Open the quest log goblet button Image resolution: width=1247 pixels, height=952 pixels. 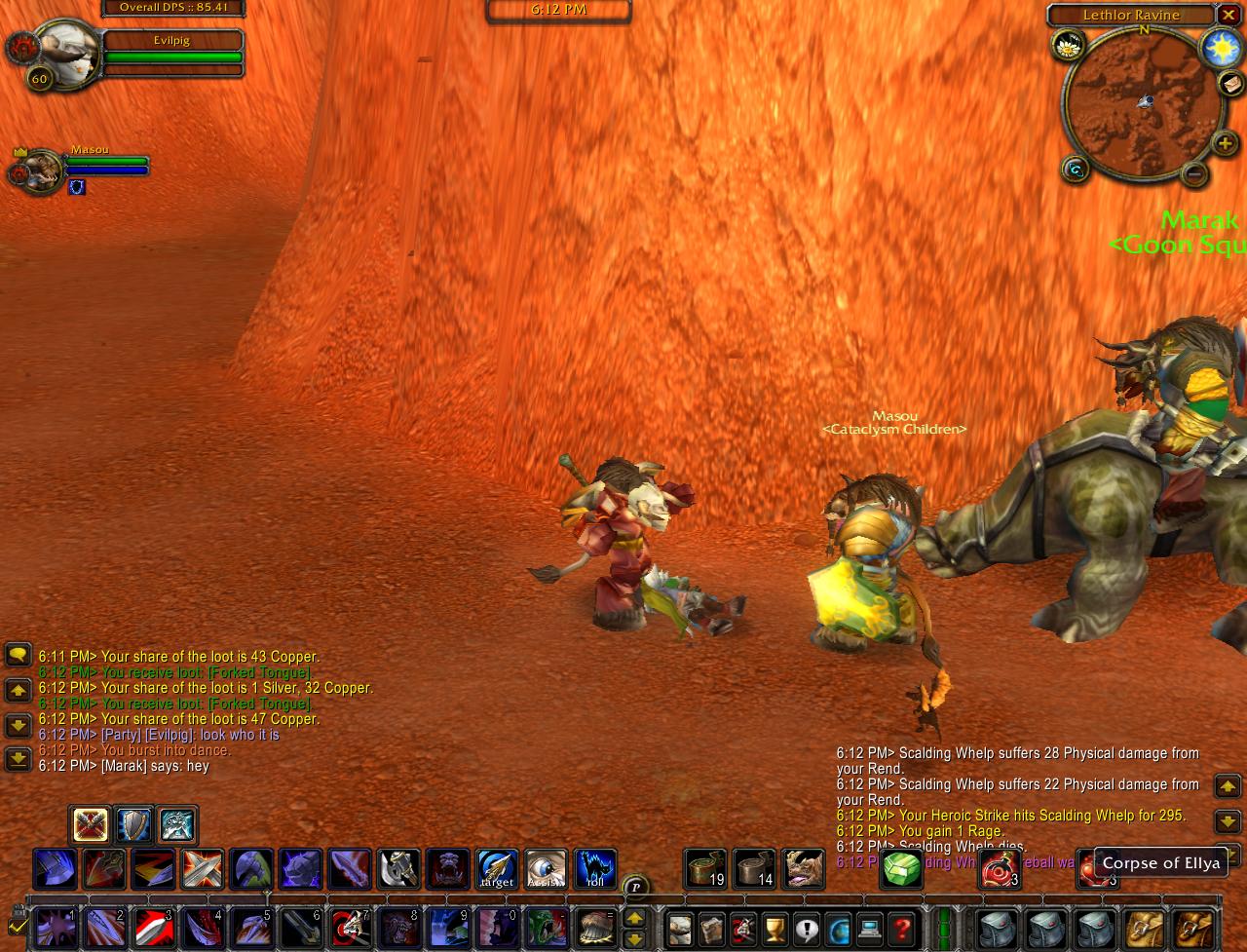point(775,929)
